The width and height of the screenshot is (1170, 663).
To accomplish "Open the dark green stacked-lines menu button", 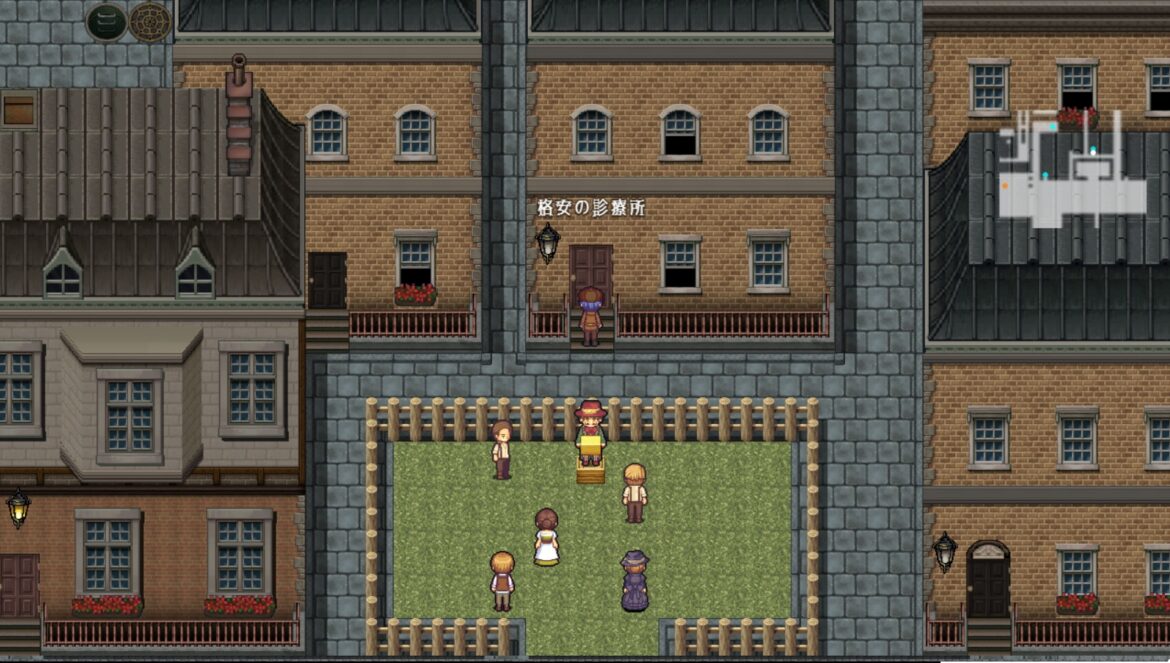I will click(x=106, y=22).
